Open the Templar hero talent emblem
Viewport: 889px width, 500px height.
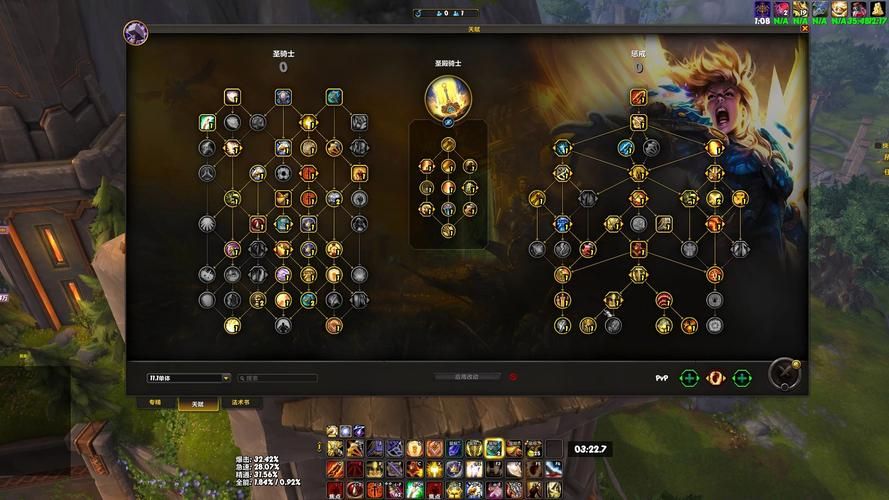[448, 97]
